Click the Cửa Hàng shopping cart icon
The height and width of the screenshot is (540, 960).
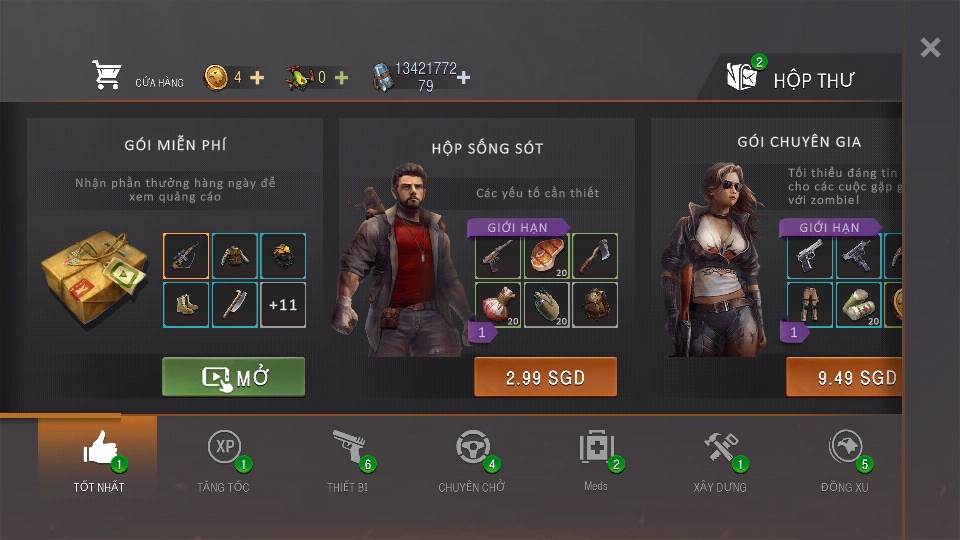107,75
